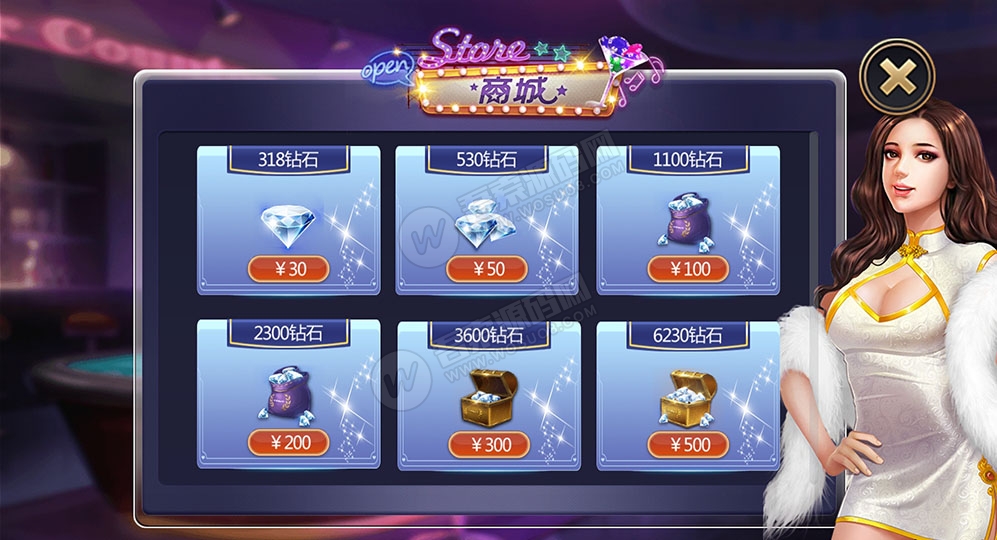Select the 2300 diamonds purple bag icon
The width and height of the screenshot is (997, 540).
287,394
